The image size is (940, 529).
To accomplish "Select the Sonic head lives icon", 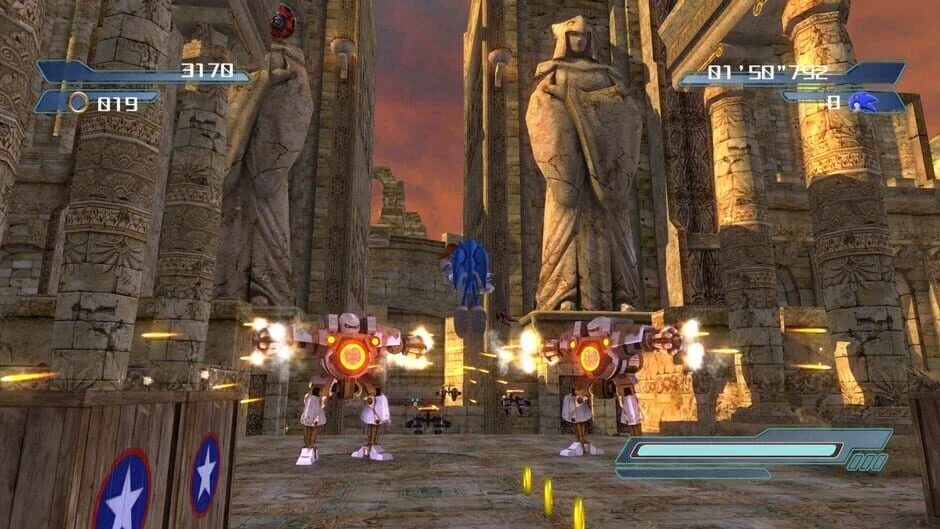I will [x=863, y=101].
